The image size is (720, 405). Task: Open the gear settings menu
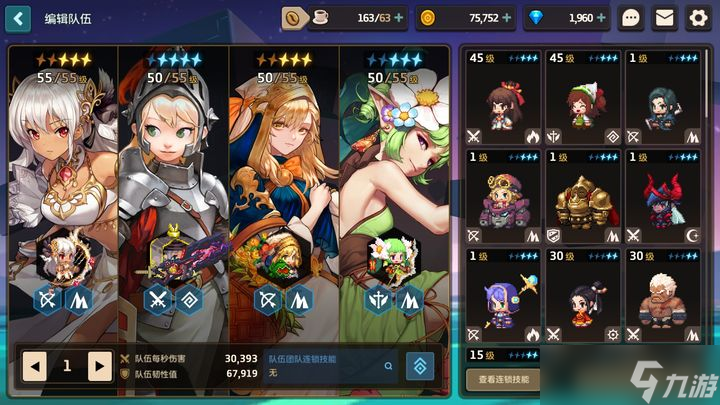tap(697, 18)
